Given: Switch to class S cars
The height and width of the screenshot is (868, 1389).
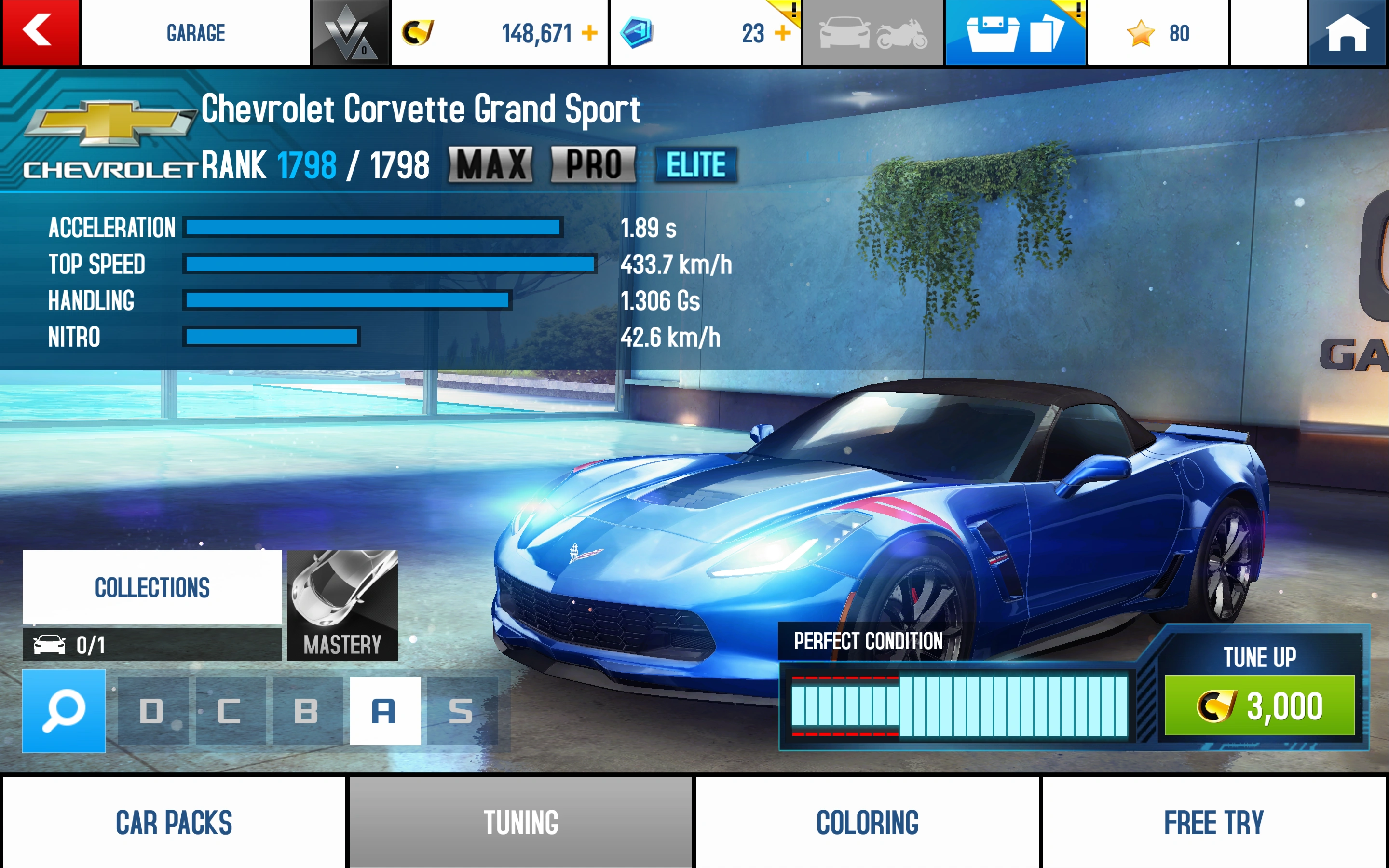Looking at the screenshot, I should 462,711.
